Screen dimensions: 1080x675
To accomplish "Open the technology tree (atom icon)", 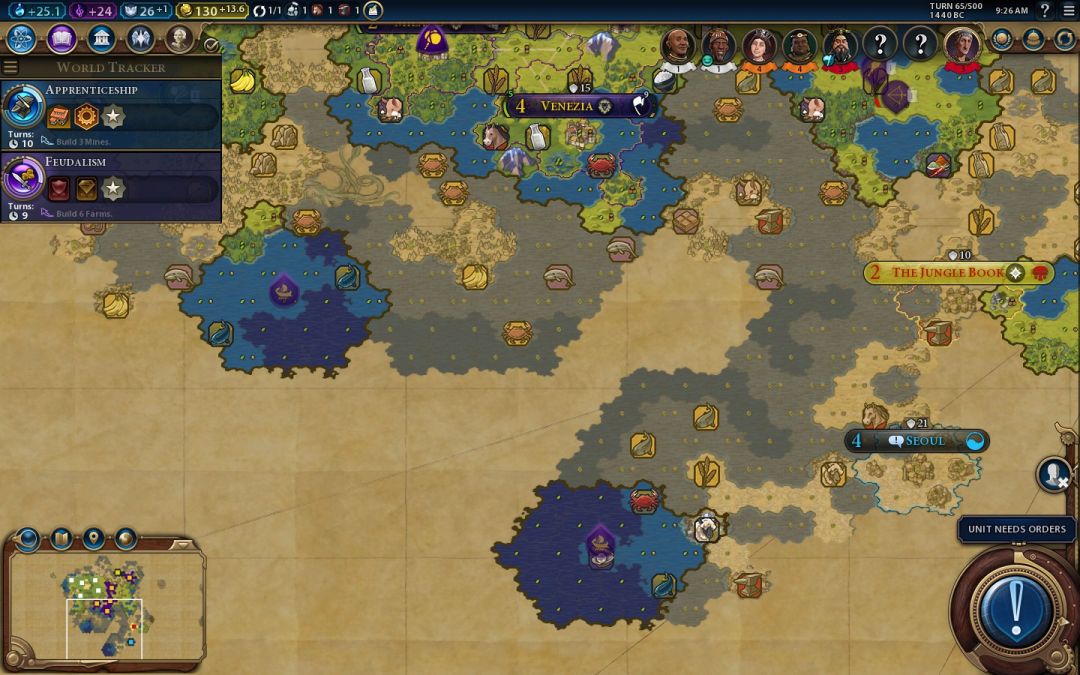I will (22, 39).
